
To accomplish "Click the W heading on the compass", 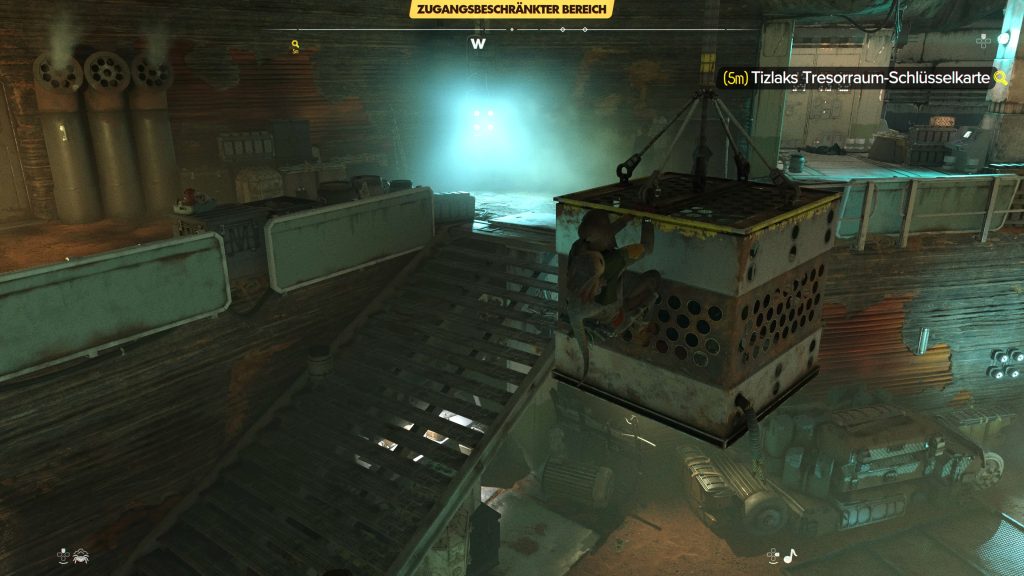I will (x=478, y=44).
